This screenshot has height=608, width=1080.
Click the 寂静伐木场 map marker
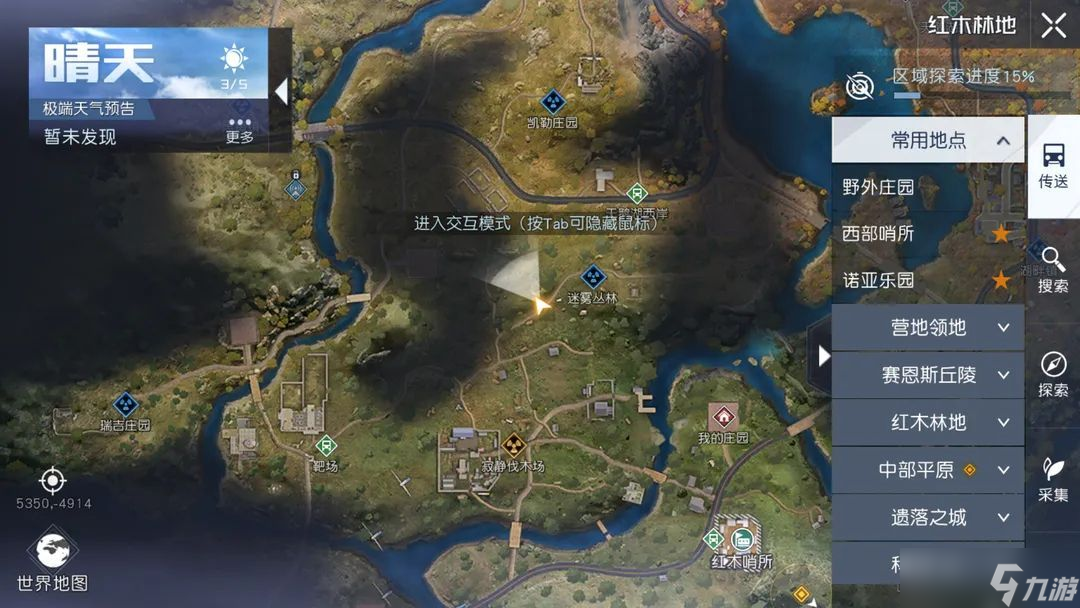(x=514, y=445)
